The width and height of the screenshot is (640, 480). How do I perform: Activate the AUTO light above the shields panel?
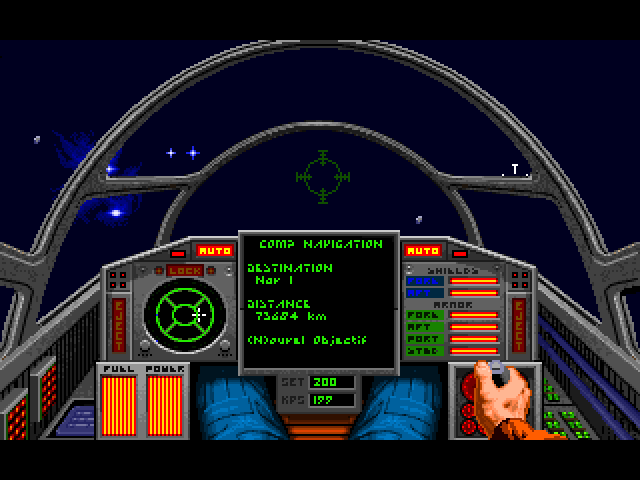click(x=424, y=250)
